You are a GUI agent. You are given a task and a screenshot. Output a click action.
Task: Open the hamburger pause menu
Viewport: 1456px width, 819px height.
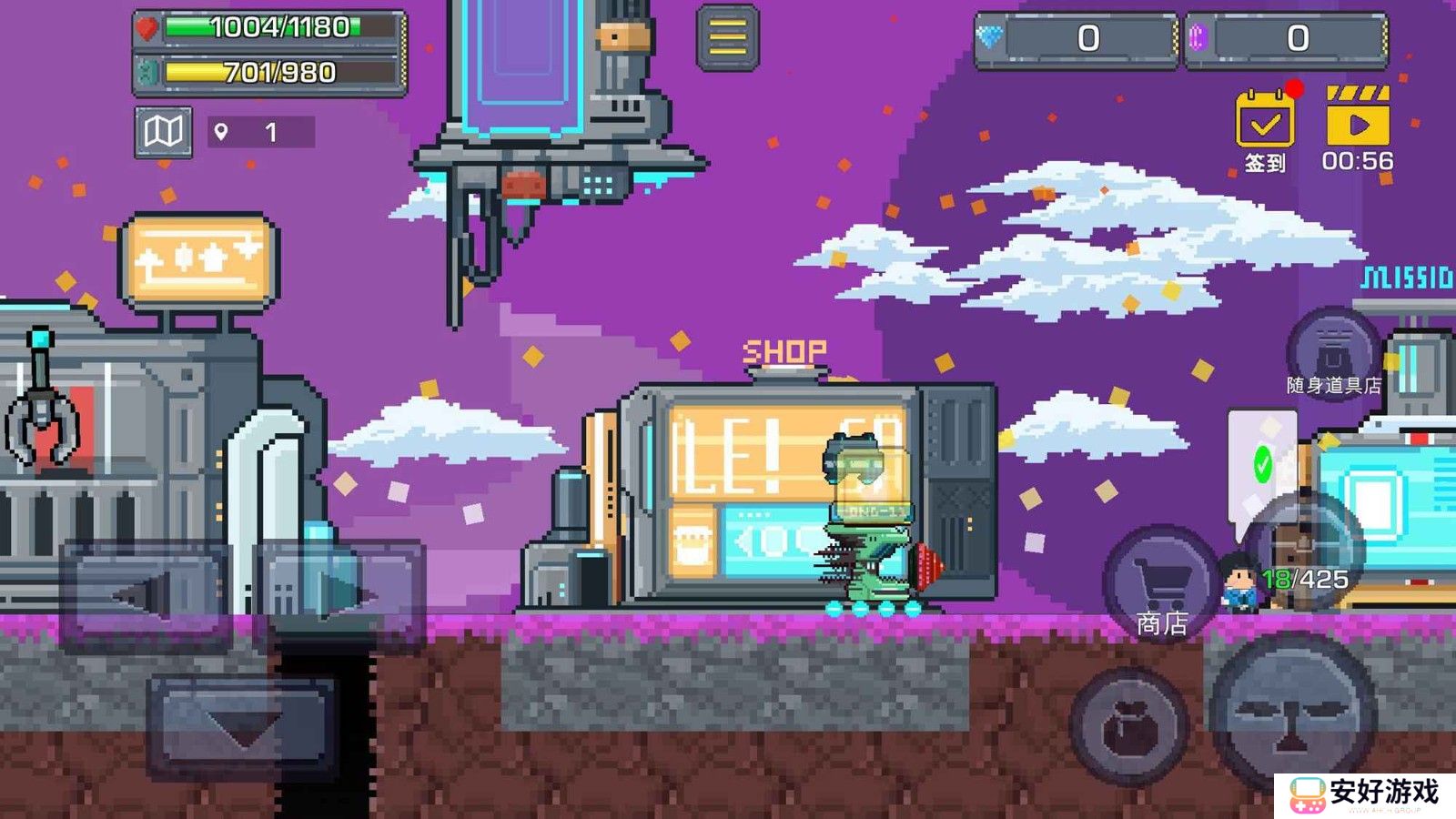pyautogui.click(x=727, y=37)
